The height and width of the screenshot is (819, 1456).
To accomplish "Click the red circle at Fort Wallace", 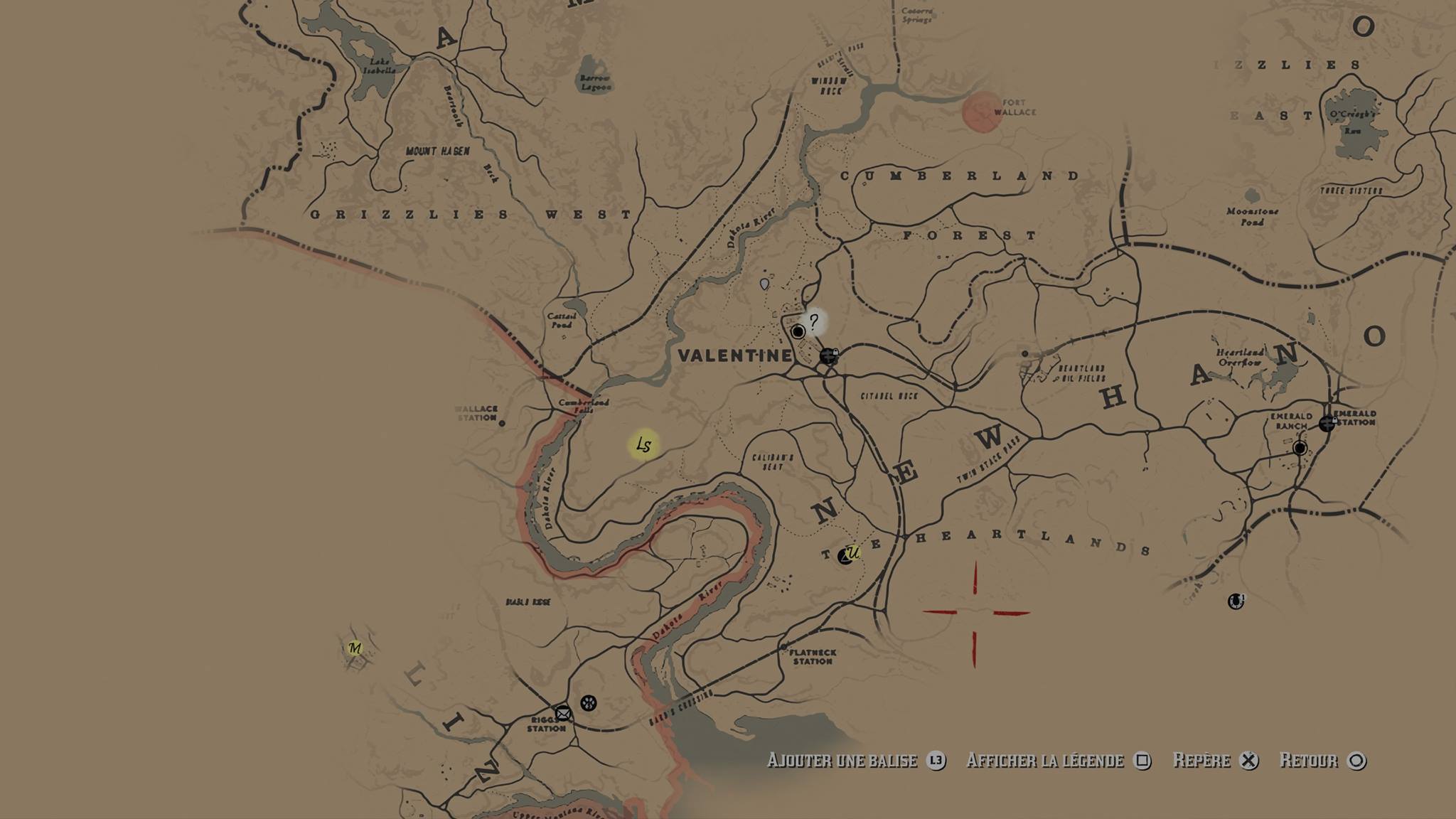I will coord(983,112).
